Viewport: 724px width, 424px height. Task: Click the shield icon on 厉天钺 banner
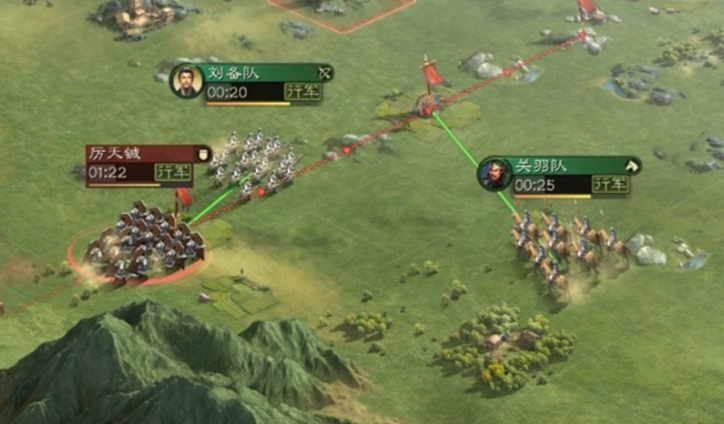202,153
